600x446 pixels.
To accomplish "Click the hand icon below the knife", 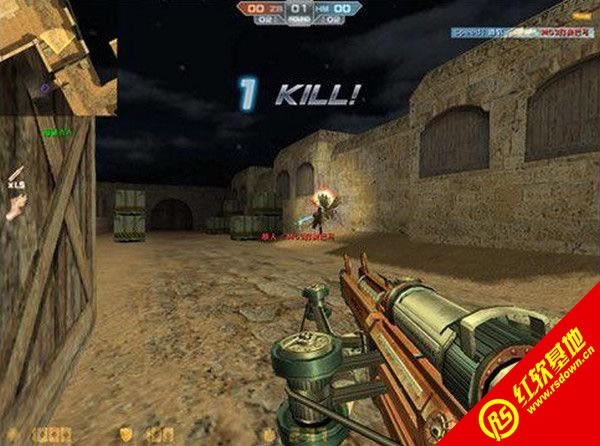I will 15,207.
